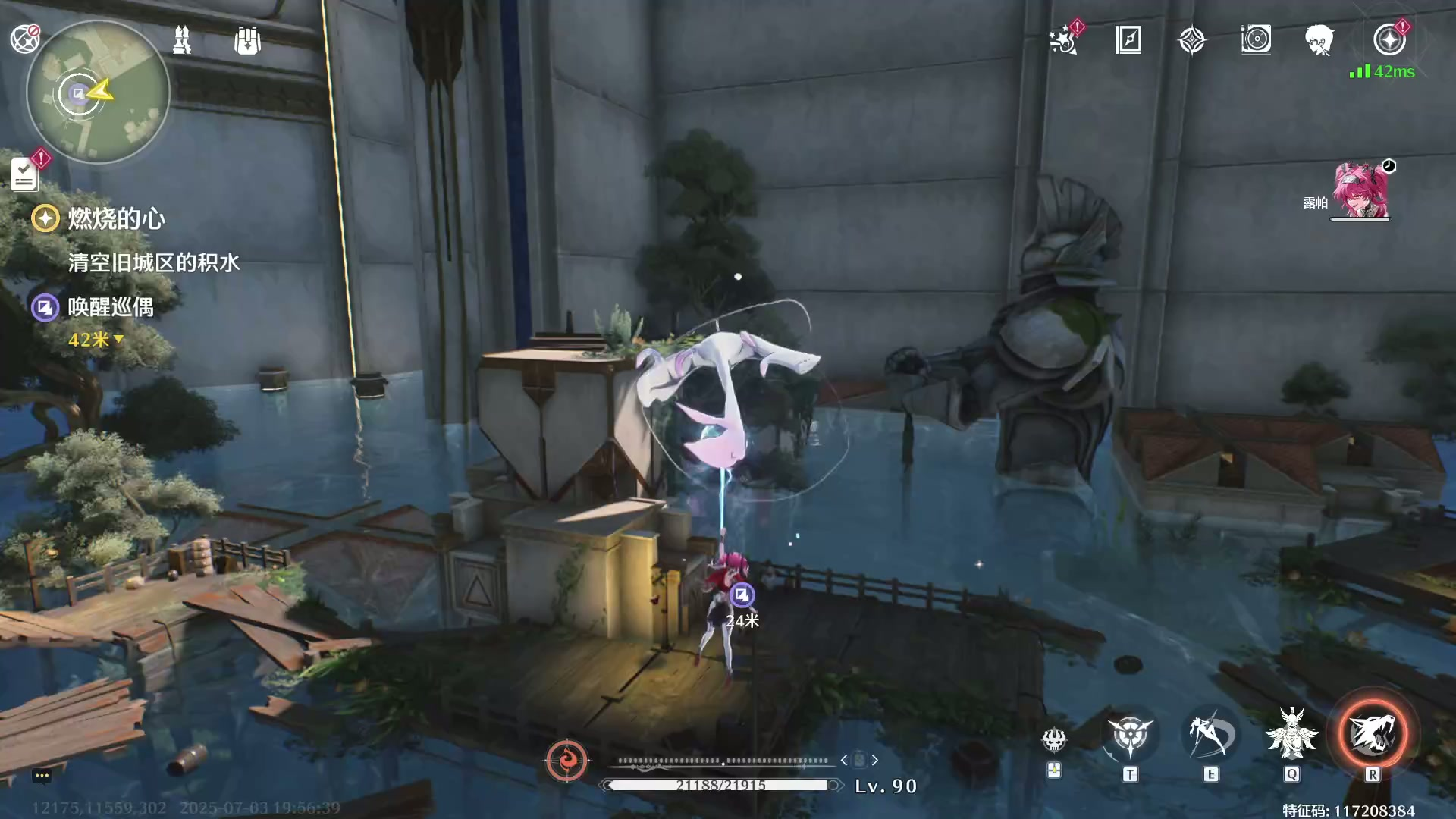Activate the wolf-head Resonance Liberation skill
Viewport: 1456px width, 819px height.
(1373, 734)
